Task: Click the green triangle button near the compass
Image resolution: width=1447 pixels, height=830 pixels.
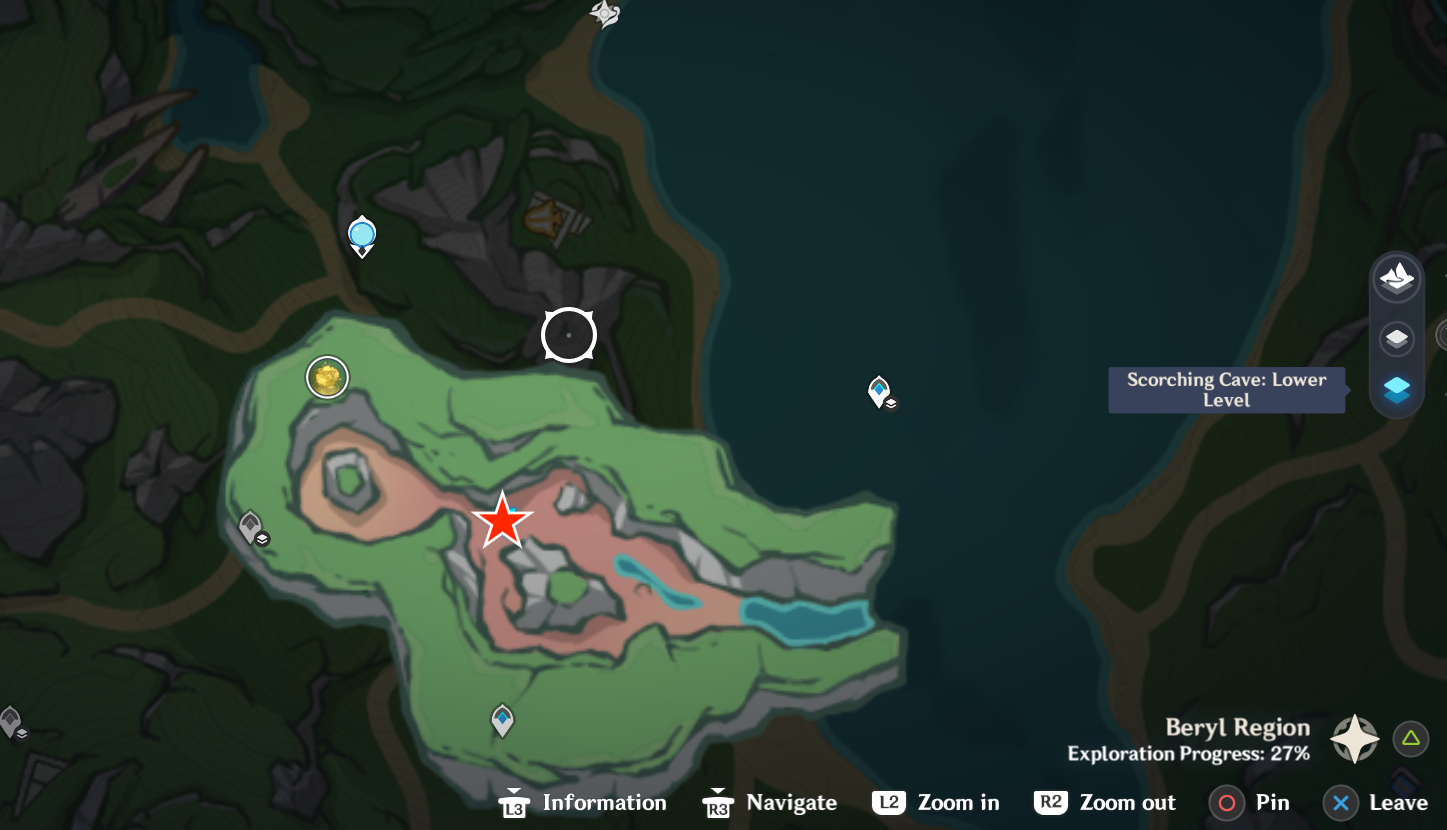Action: pos(1410,739)
